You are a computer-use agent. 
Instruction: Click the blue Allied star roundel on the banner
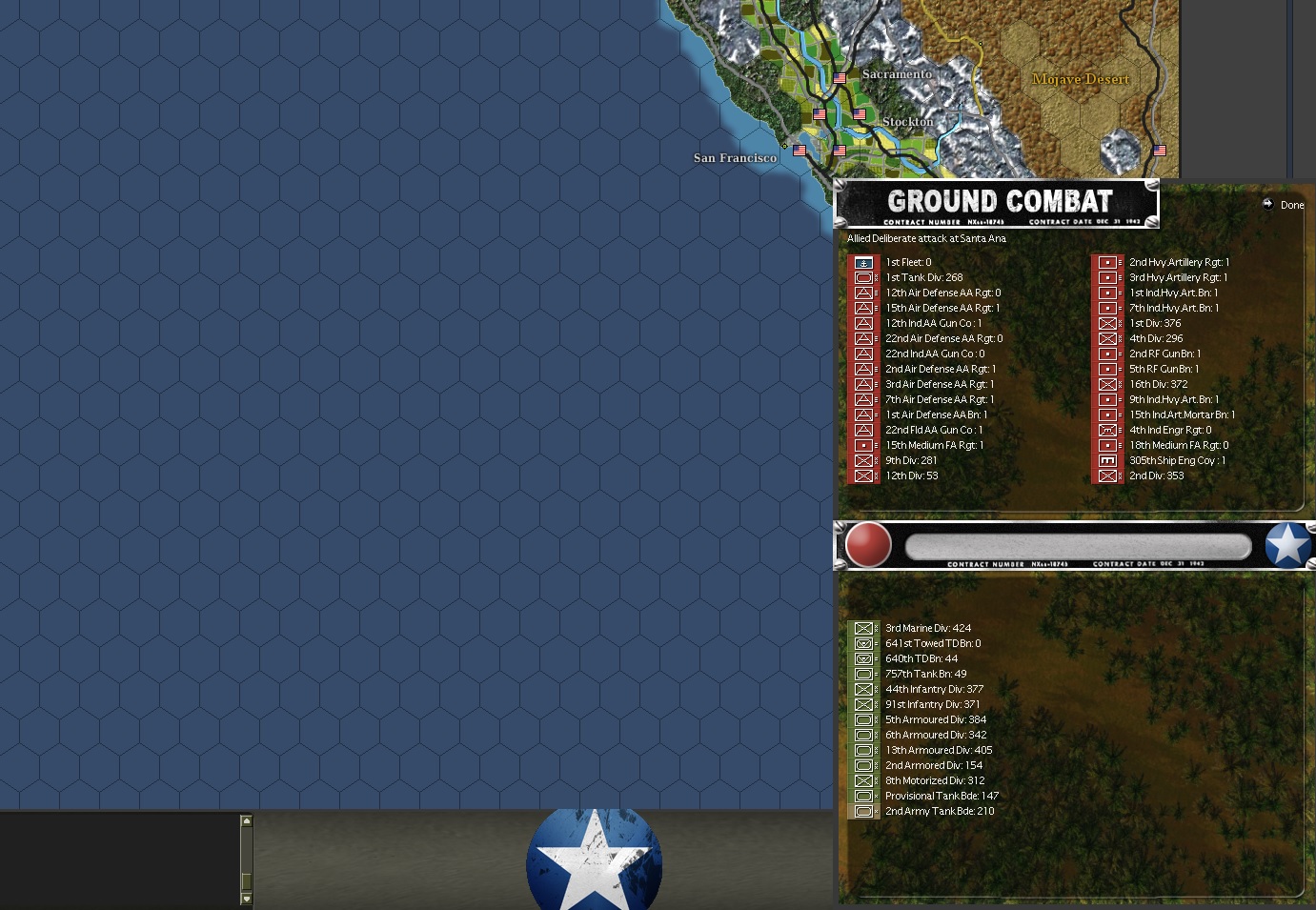coord(1288,545)
